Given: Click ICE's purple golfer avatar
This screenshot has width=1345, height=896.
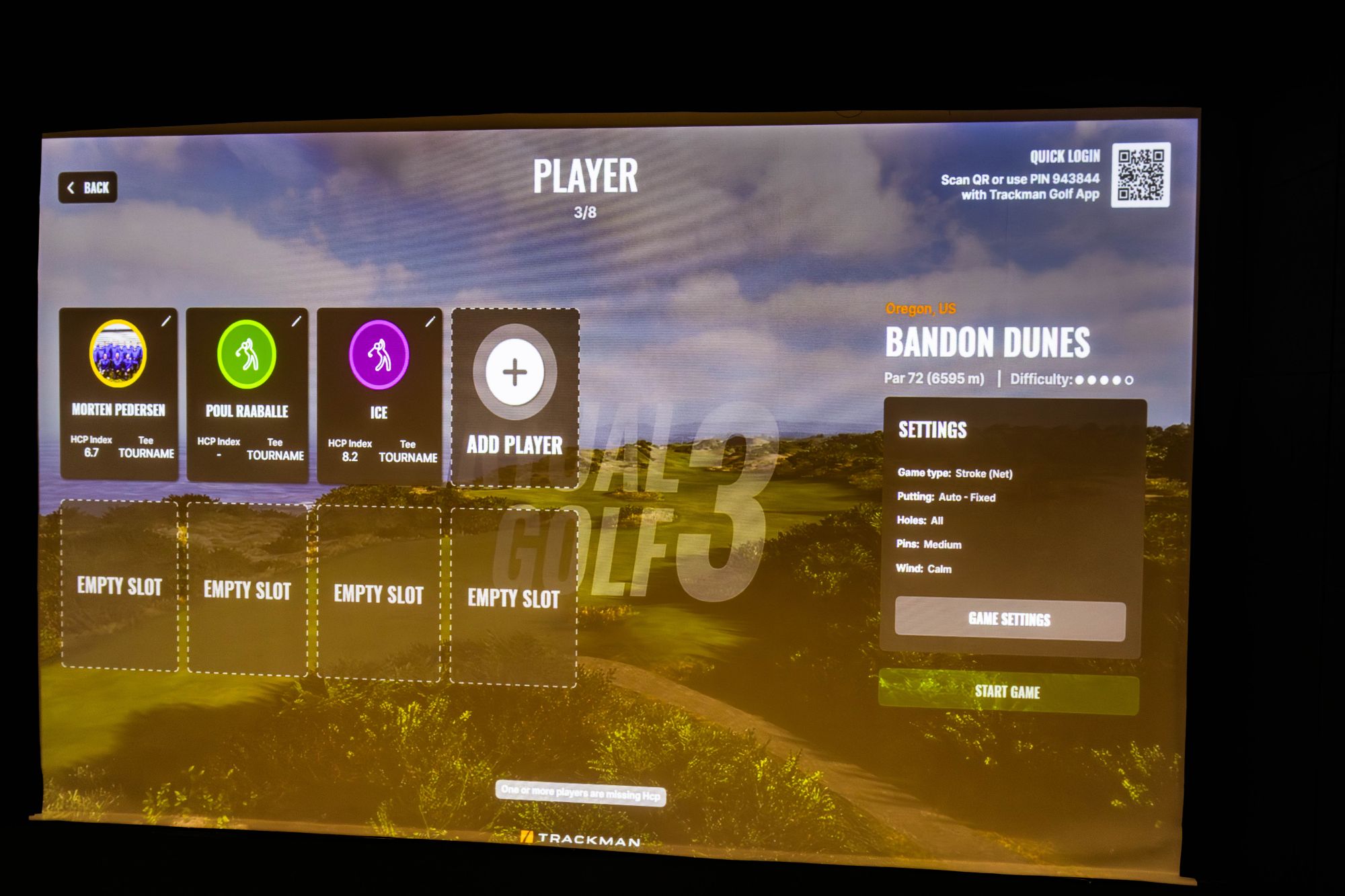Looking at the screenshot, I should tap(379, 355).
